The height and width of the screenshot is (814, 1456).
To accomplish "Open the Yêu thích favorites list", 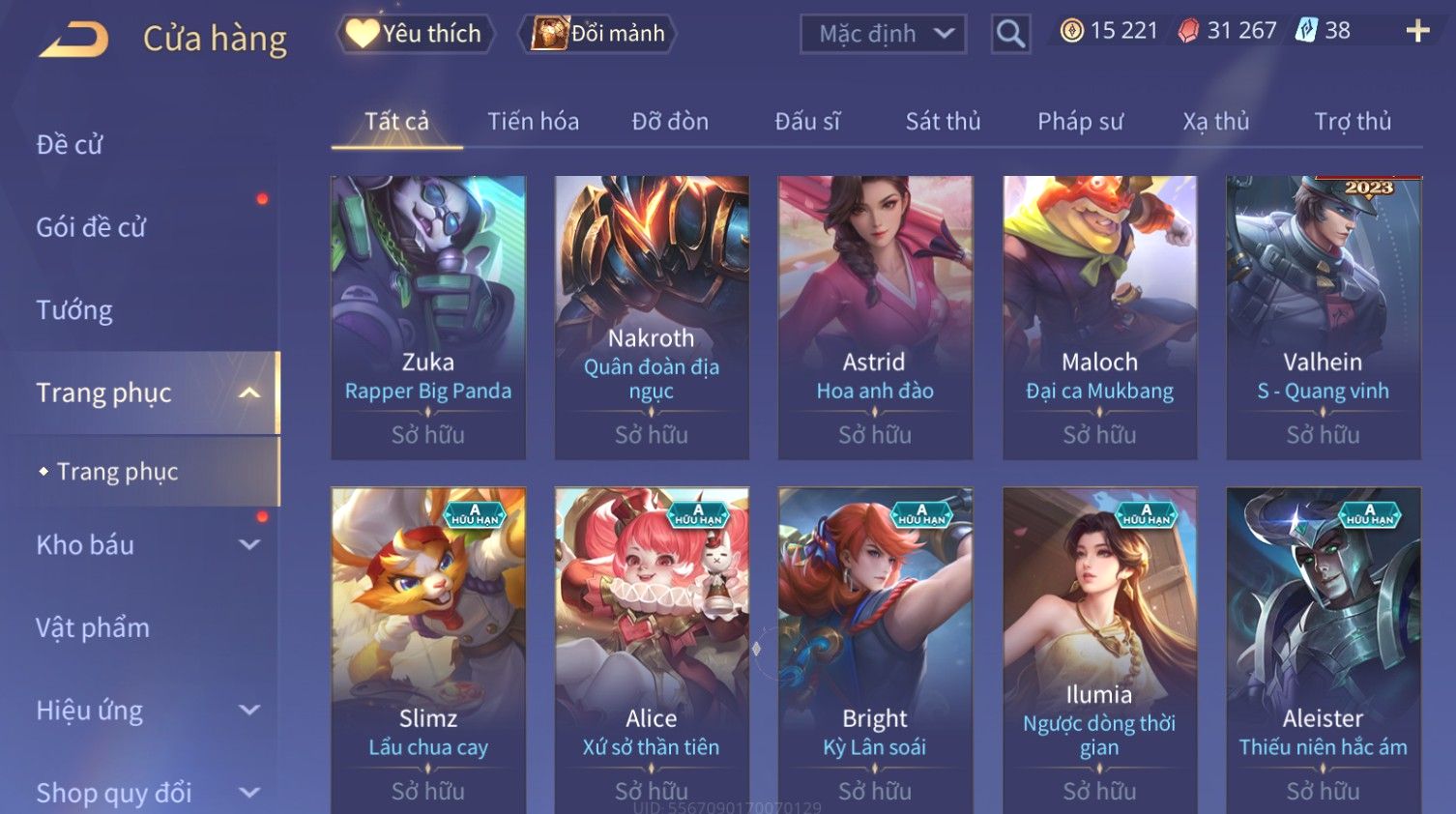I will (x=416, y=34).
